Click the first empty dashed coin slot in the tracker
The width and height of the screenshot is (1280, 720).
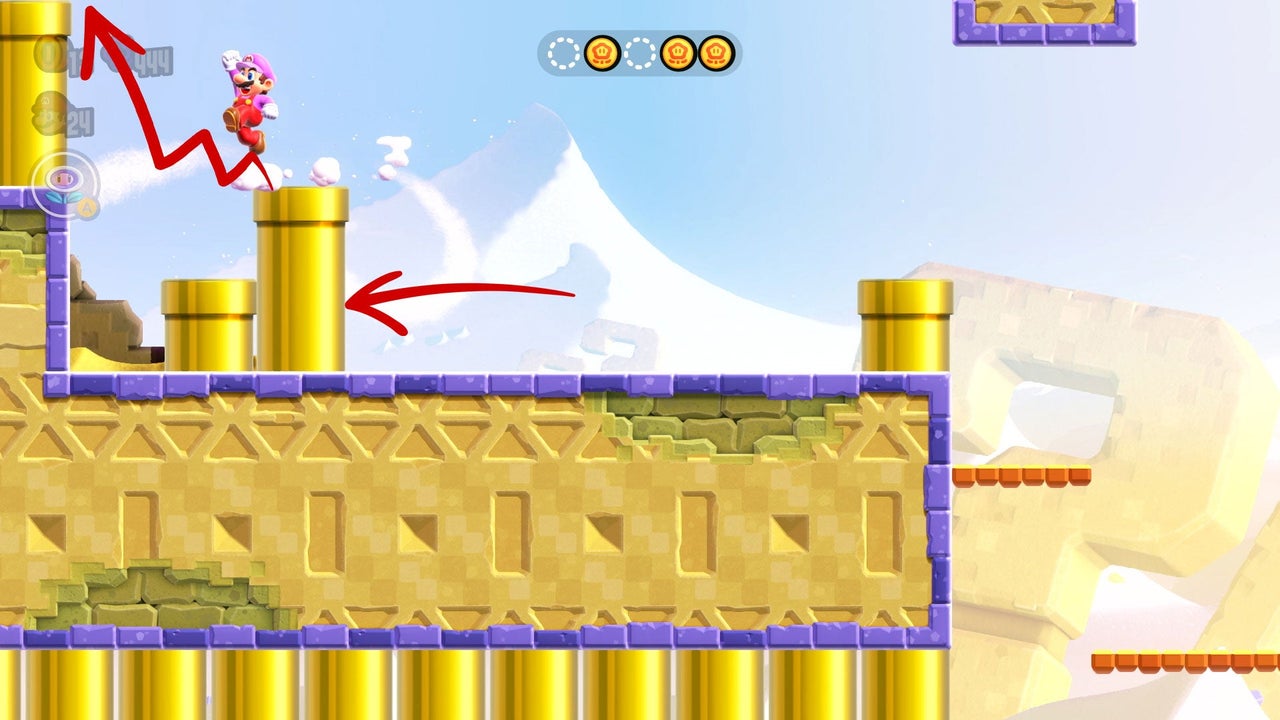pyautogui.click(x=563, y=52)
